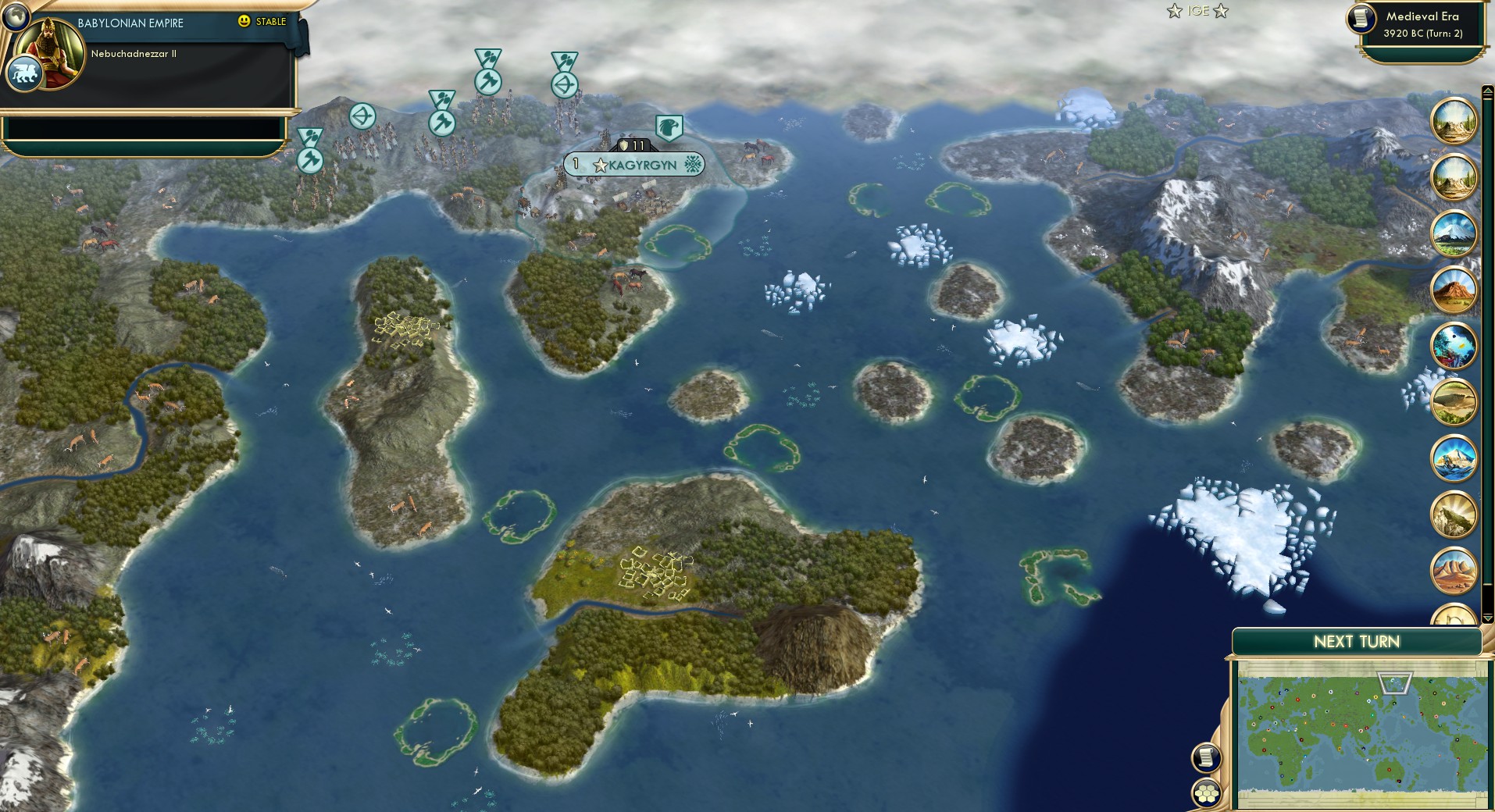Click an archer unit banner near the northern mountains
The height and width of the screenshot is (812, 1495).
click(x=564, y=84)
